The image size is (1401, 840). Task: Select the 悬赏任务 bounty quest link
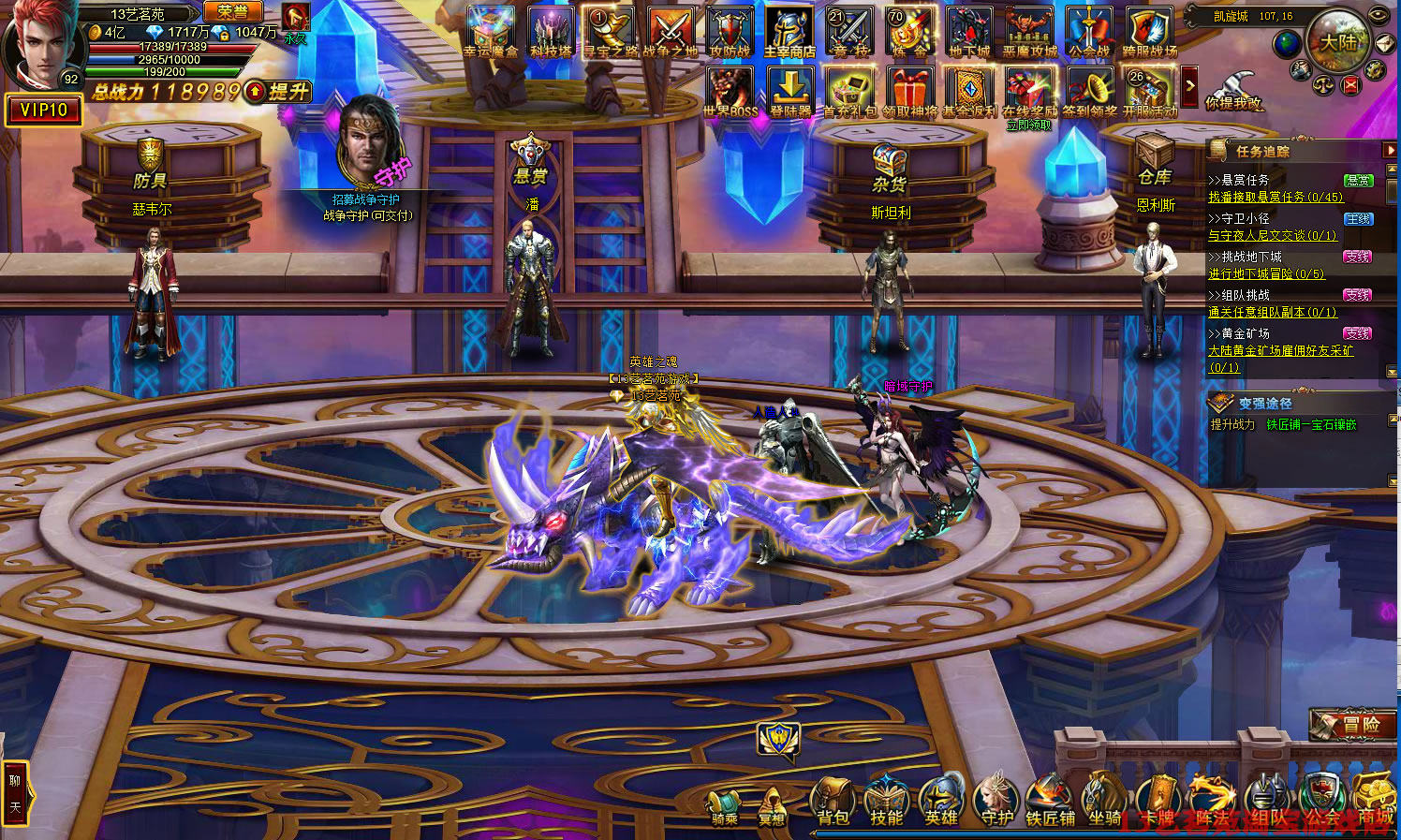[1276, 197]
